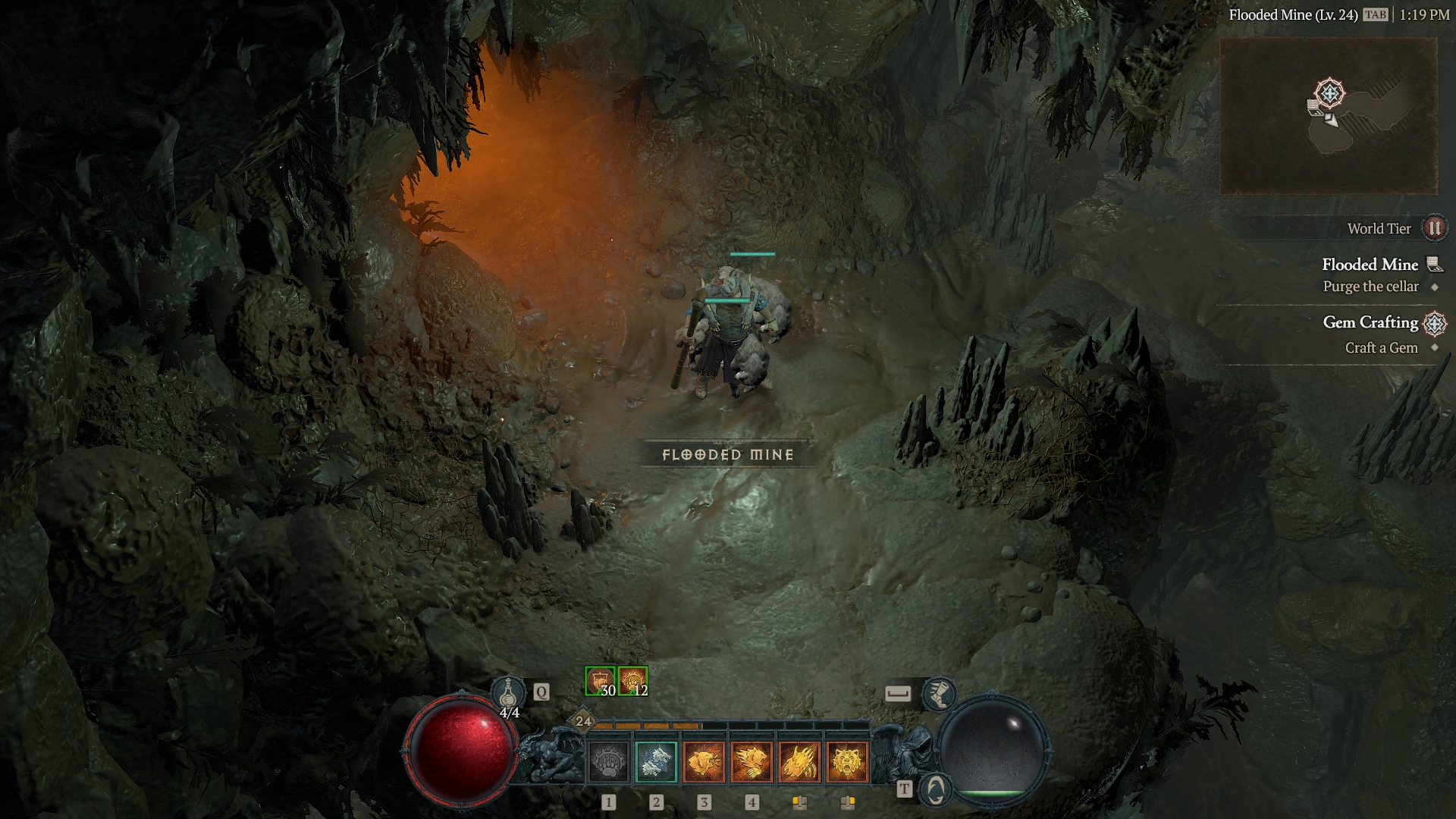This screenshot has width=1456, height=819.
Task: Activate the front-facing bear roar skill
Action: click(x=847, y=761)
